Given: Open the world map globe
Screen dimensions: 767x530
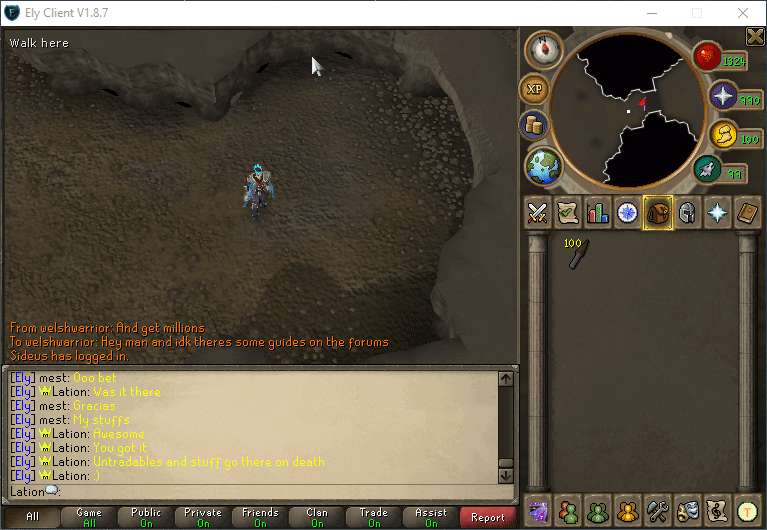Looking at the screenshot, I should pos(544,166).
